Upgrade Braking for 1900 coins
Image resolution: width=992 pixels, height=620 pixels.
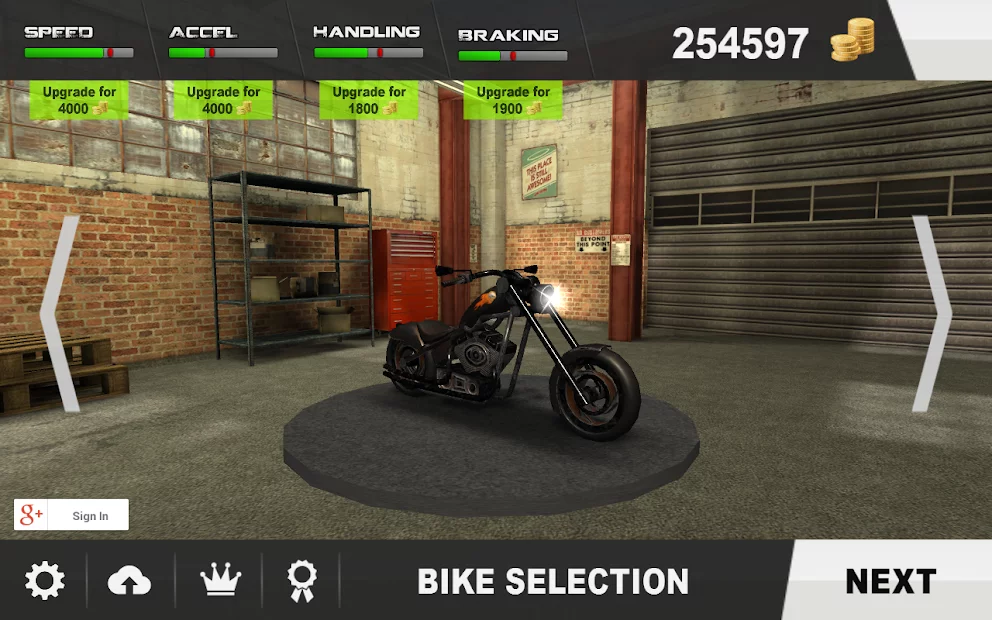[x=513, y=100]
